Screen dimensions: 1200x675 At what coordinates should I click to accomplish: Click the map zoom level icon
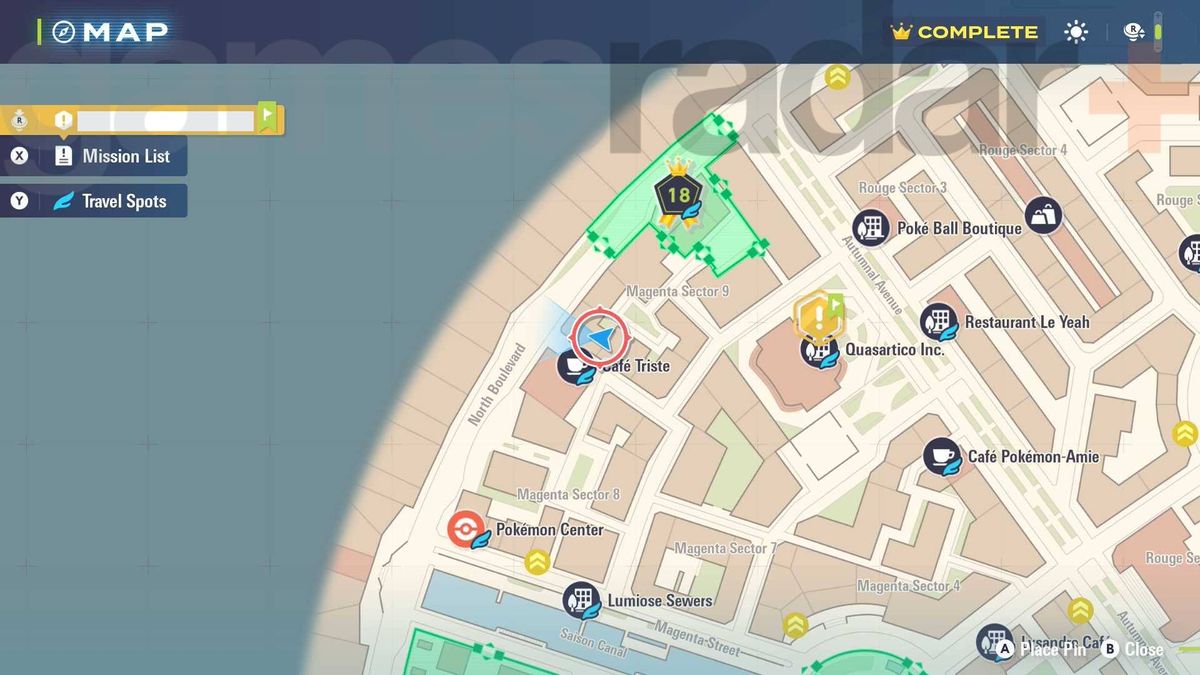(1135, 32)
